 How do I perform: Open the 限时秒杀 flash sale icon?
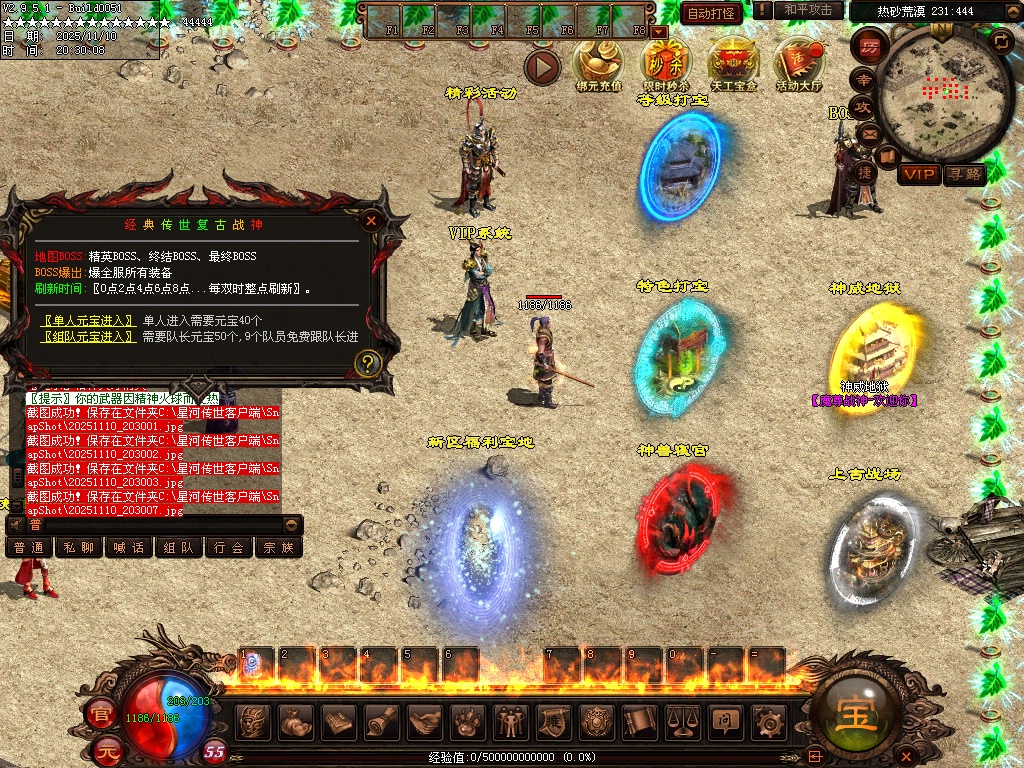point(666,62)
